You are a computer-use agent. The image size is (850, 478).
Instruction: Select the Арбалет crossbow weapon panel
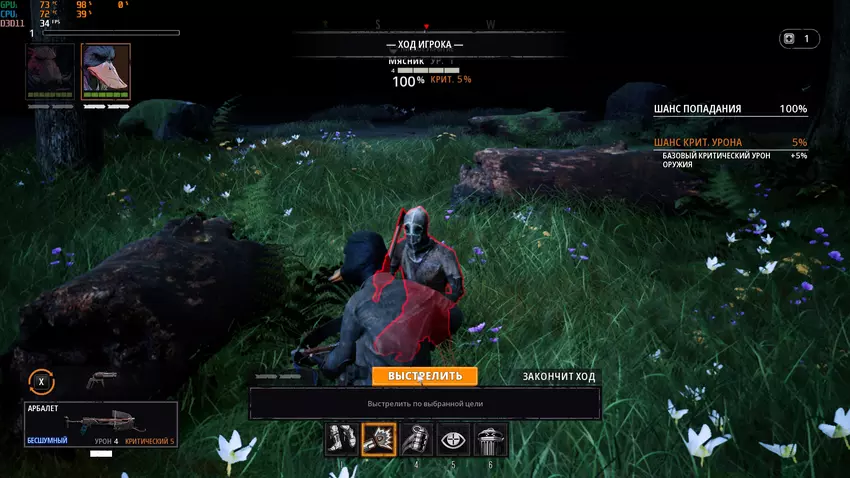pyautogui.click(x=101, y=424)
